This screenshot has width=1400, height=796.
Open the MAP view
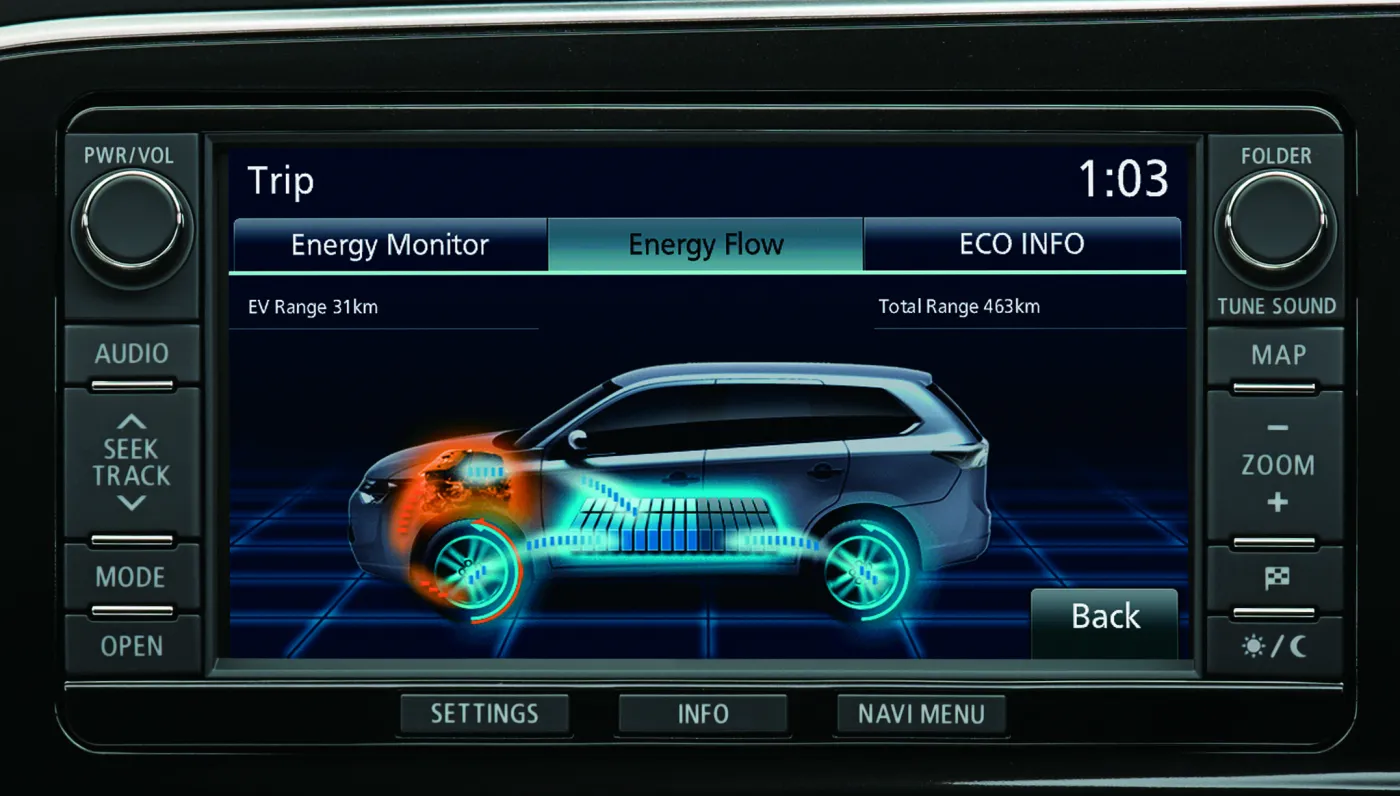(1276, 354)
